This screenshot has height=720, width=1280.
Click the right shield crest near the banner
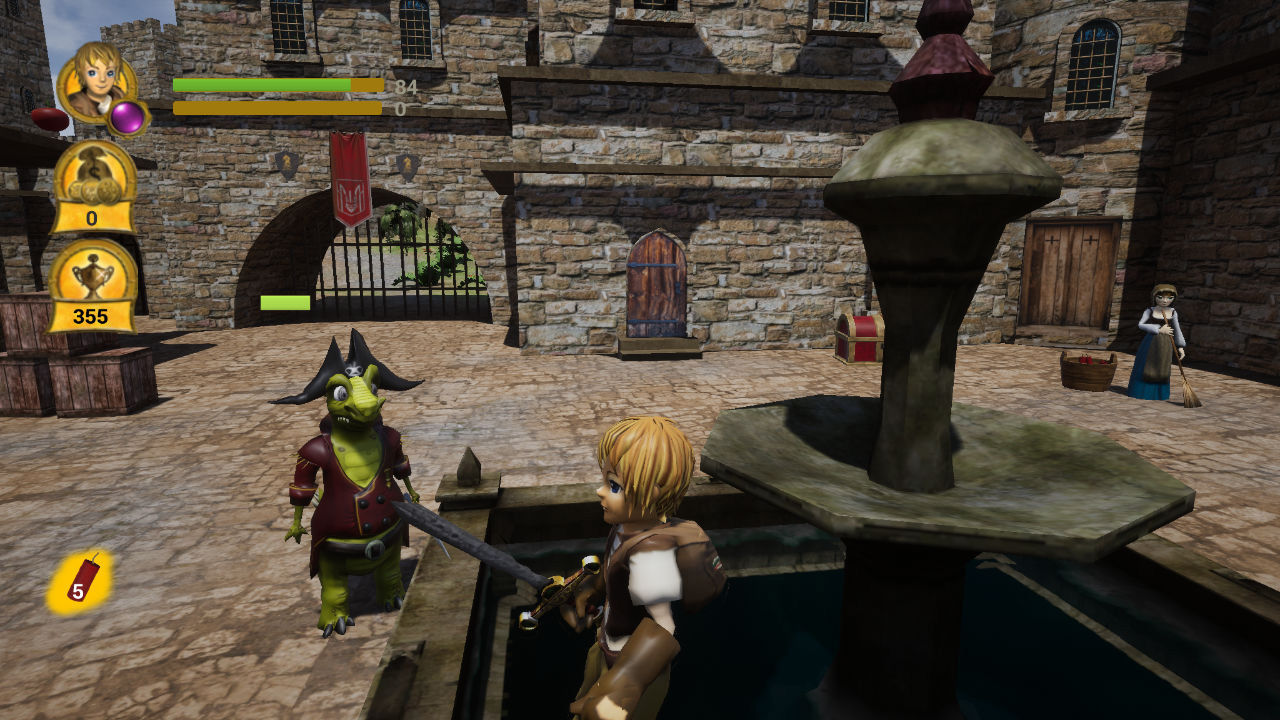click(407, 164)
